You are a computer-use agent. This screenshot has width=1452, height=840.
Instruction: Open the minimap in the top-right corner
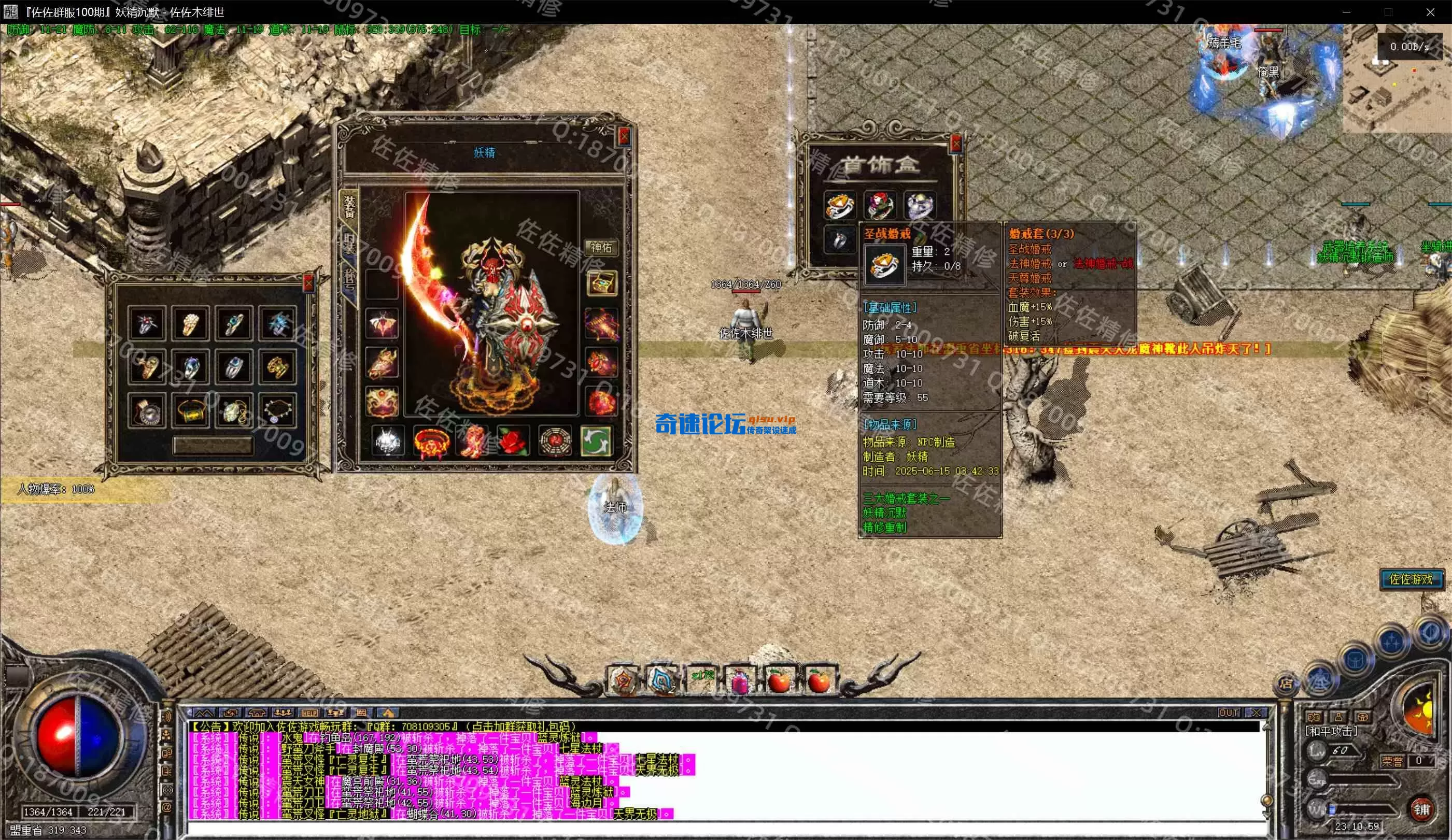coord(1396,87)
